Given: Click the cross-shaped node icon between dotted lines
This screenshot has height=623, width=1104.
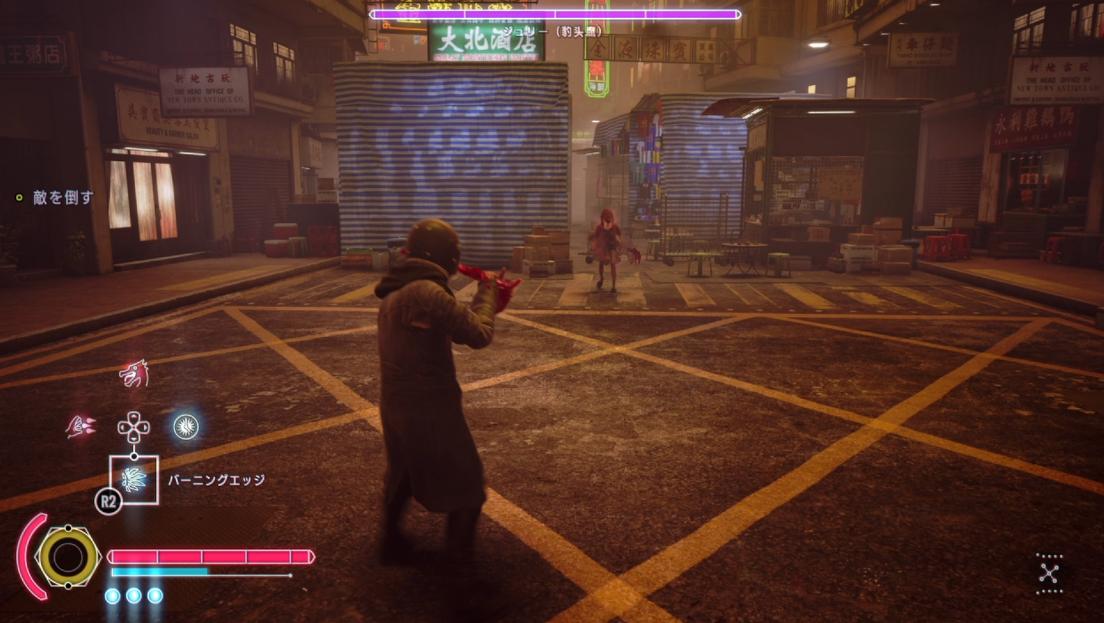Looking at the screenshot, I should (x=1049, y=573).
